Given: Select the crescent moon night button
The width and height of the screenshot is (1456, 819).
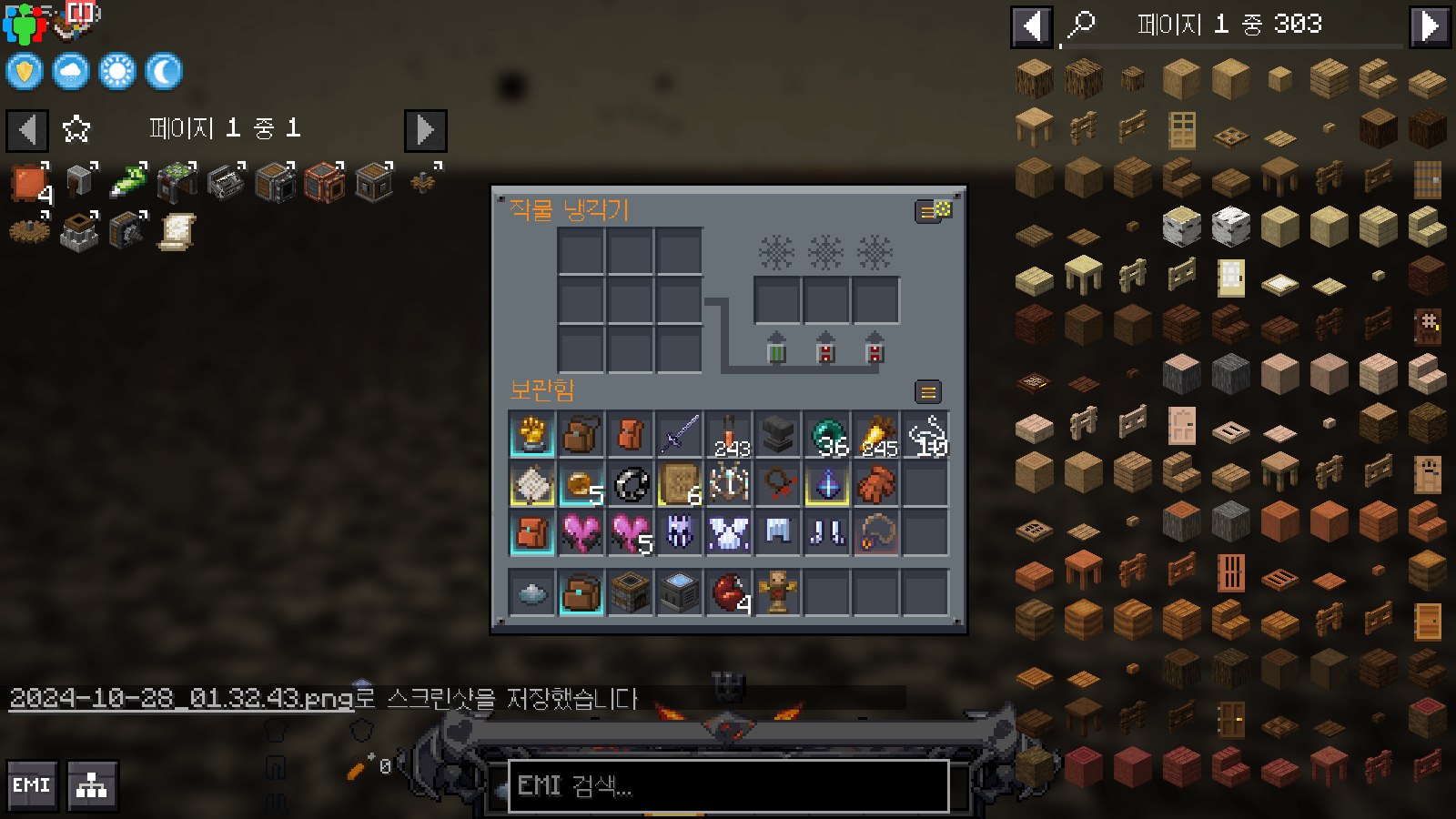Looking at the screenshot, I should click(x=164, y=71).
